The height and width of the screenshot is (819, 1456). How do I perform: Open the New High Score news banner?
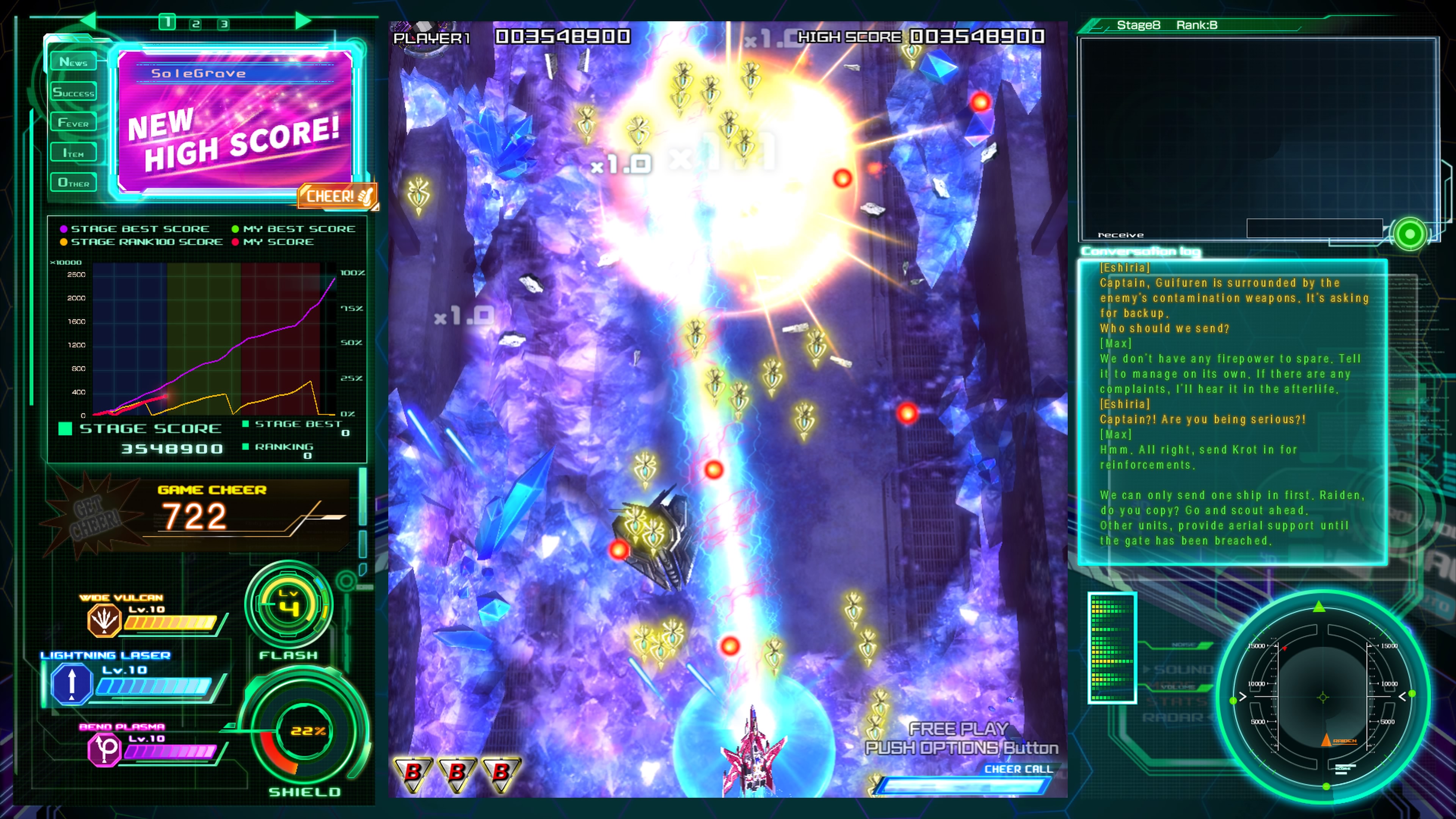(235, 121)
